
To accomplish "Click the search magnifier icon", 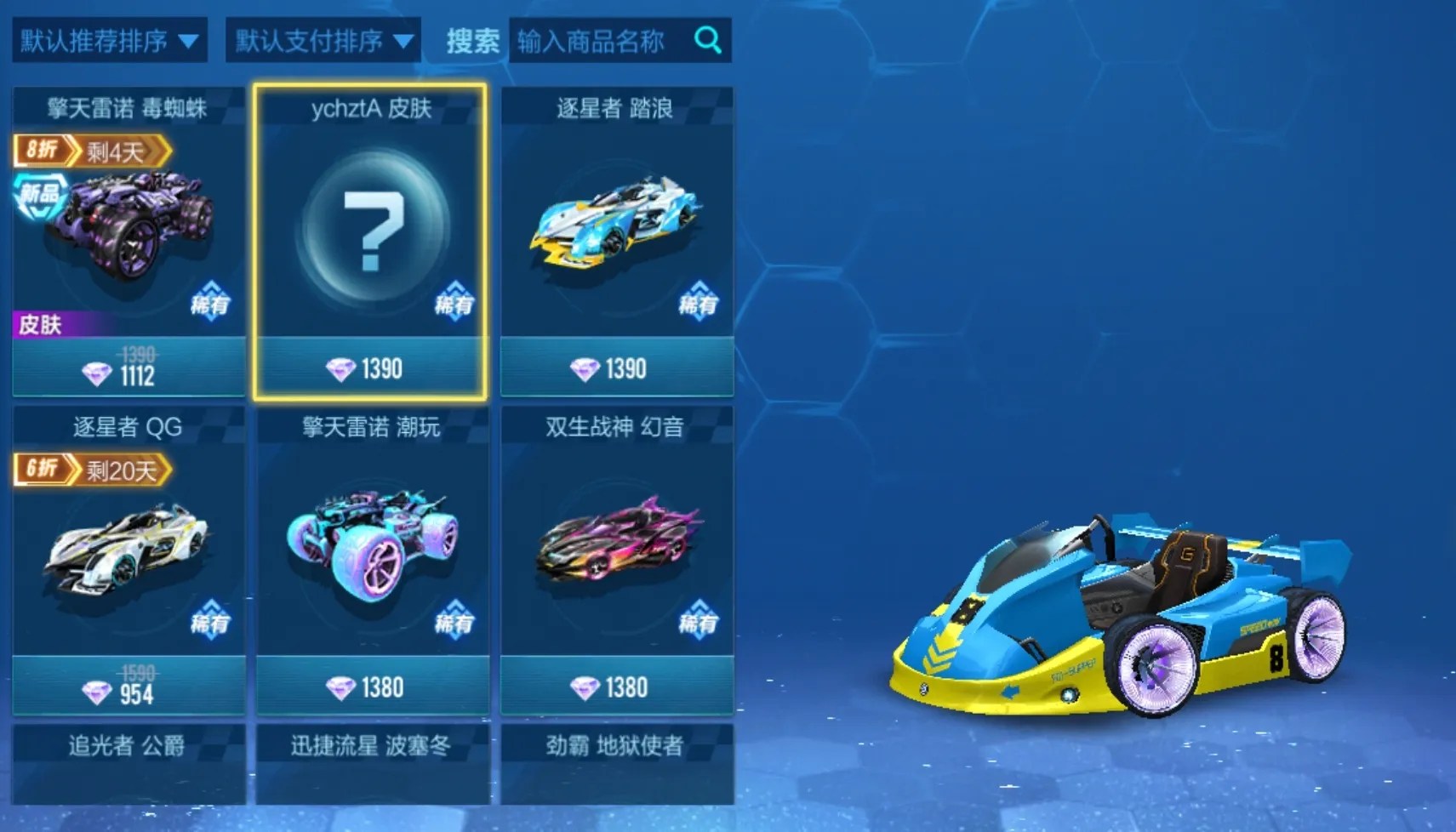I will tap(709, 39).
